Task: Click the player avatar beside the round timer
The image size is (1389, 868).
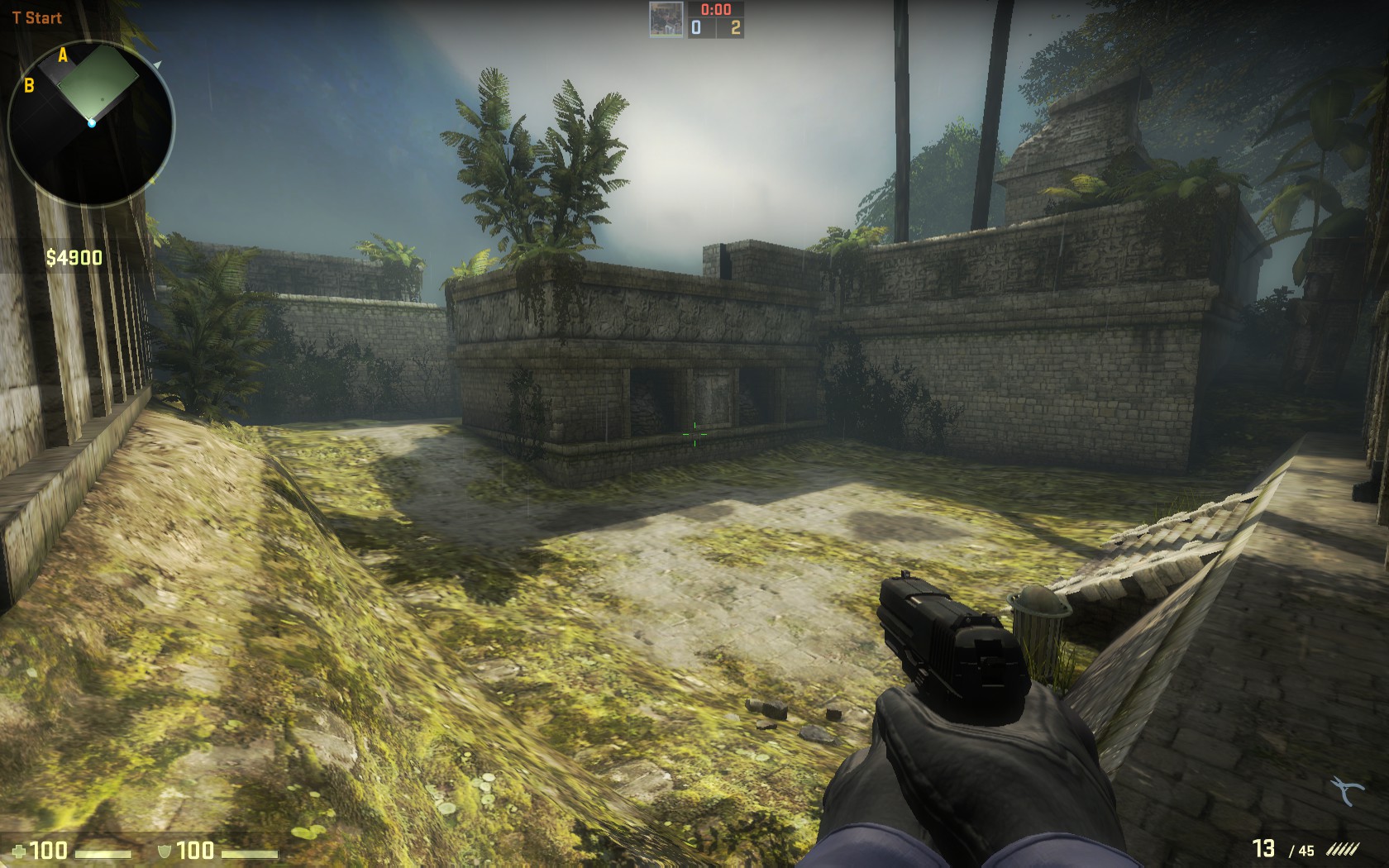Action: tap(666, 20)
